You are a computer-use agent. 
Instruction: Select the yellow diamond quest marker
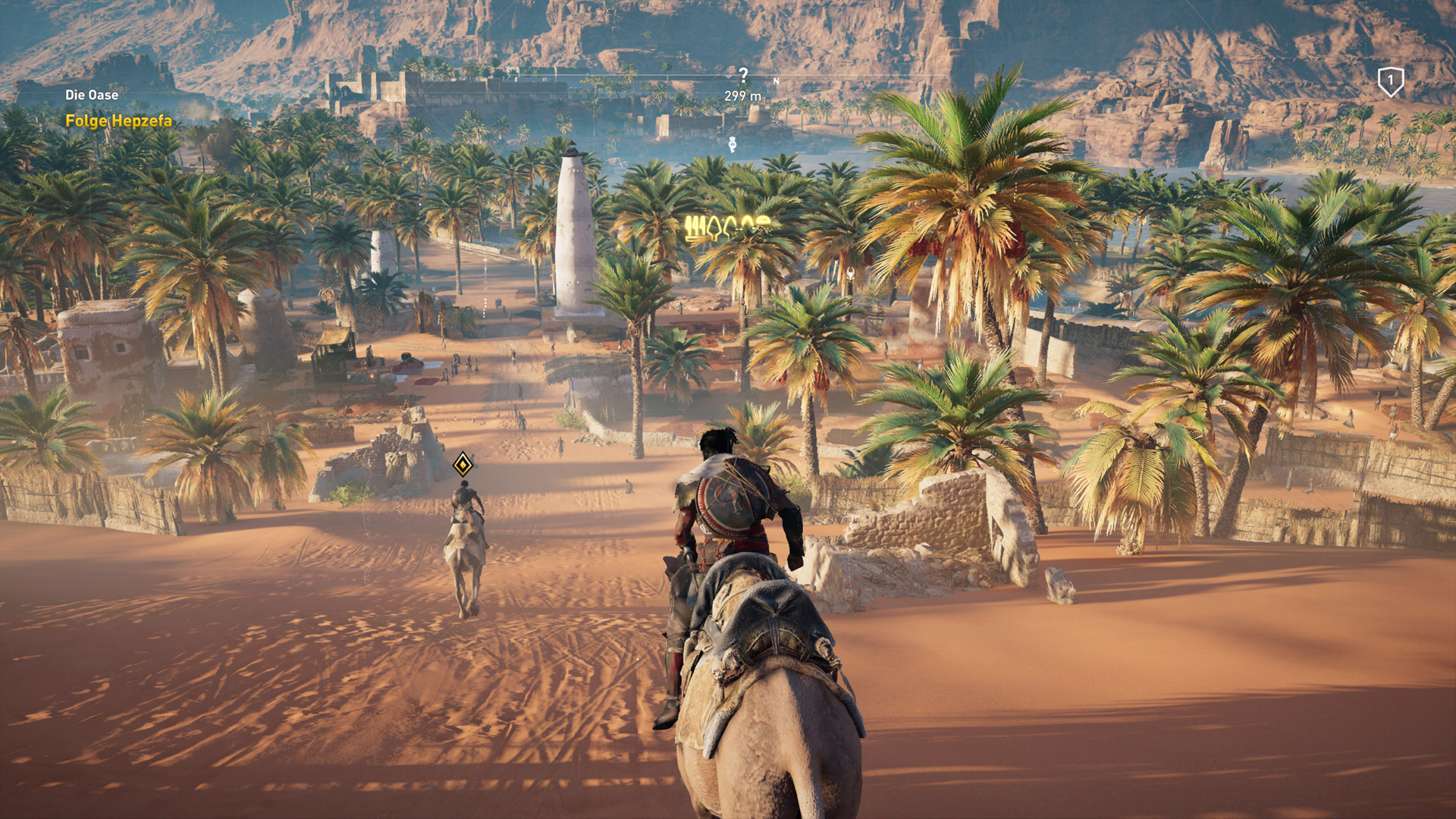(x=463, y=464)
